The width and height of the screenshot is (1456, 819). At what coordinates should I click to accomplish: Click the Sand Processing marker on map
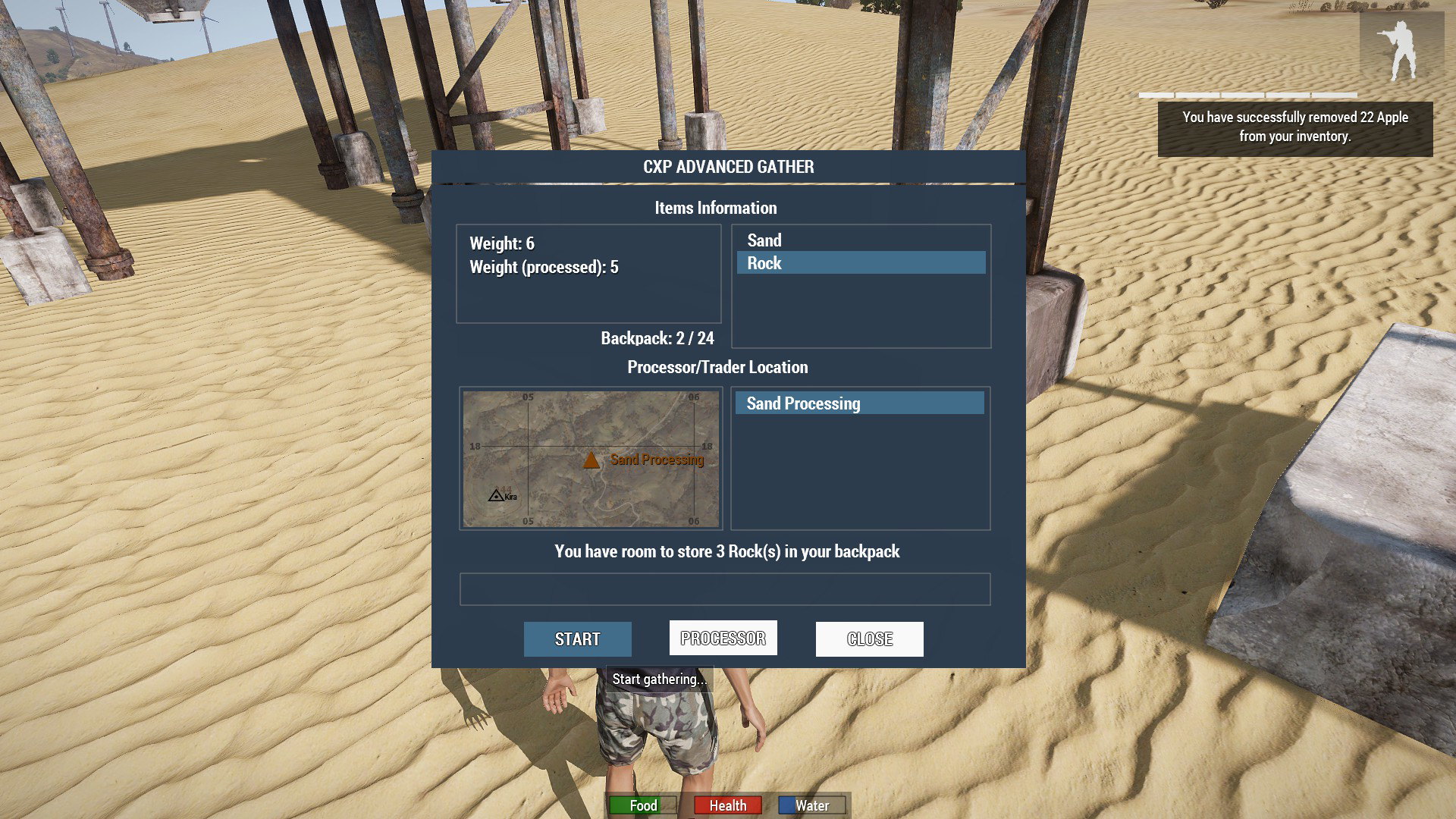[591, 460]
